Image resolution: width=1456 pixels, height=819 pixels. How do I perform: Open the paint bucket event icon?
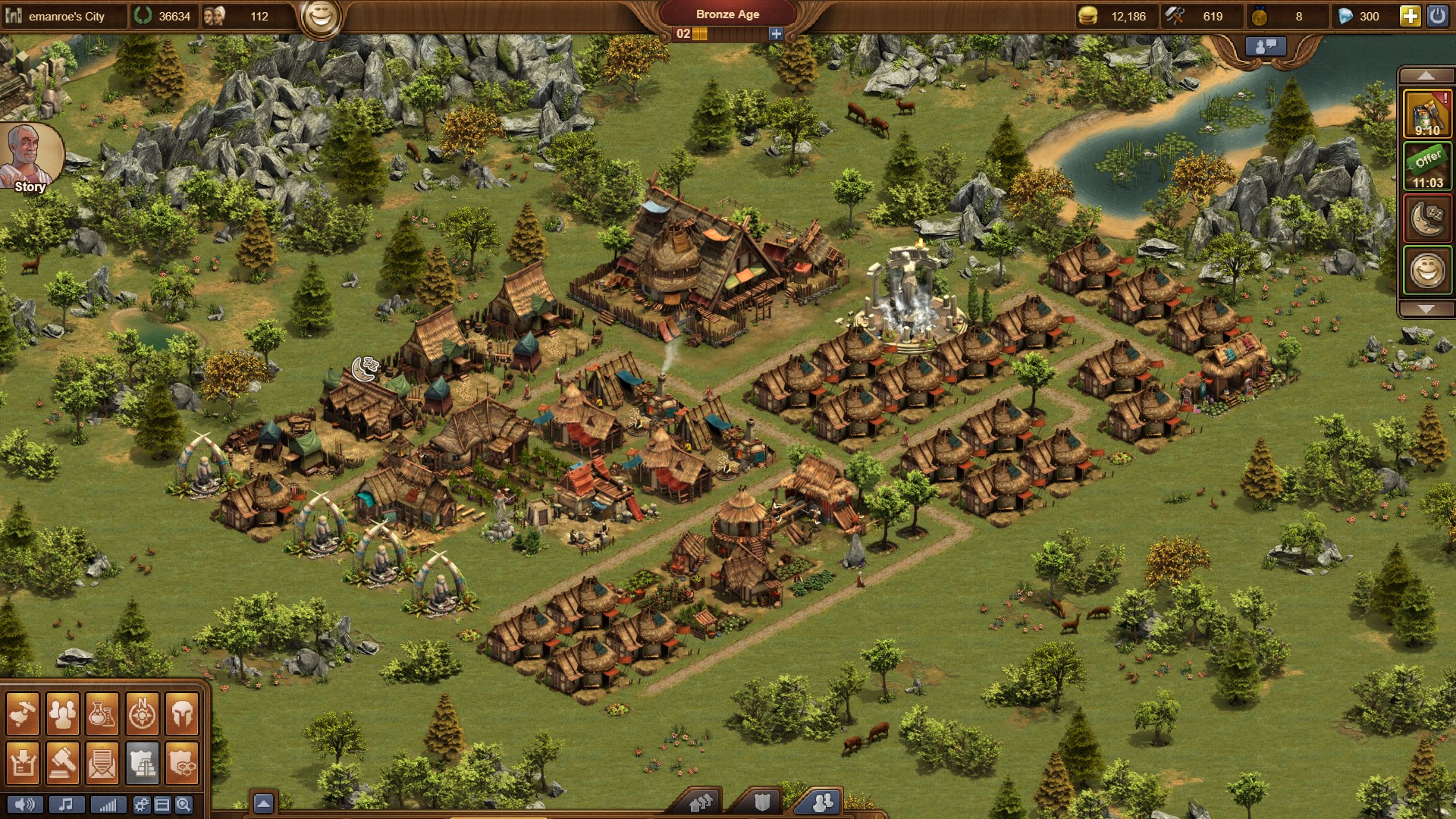coord(1427,114)
